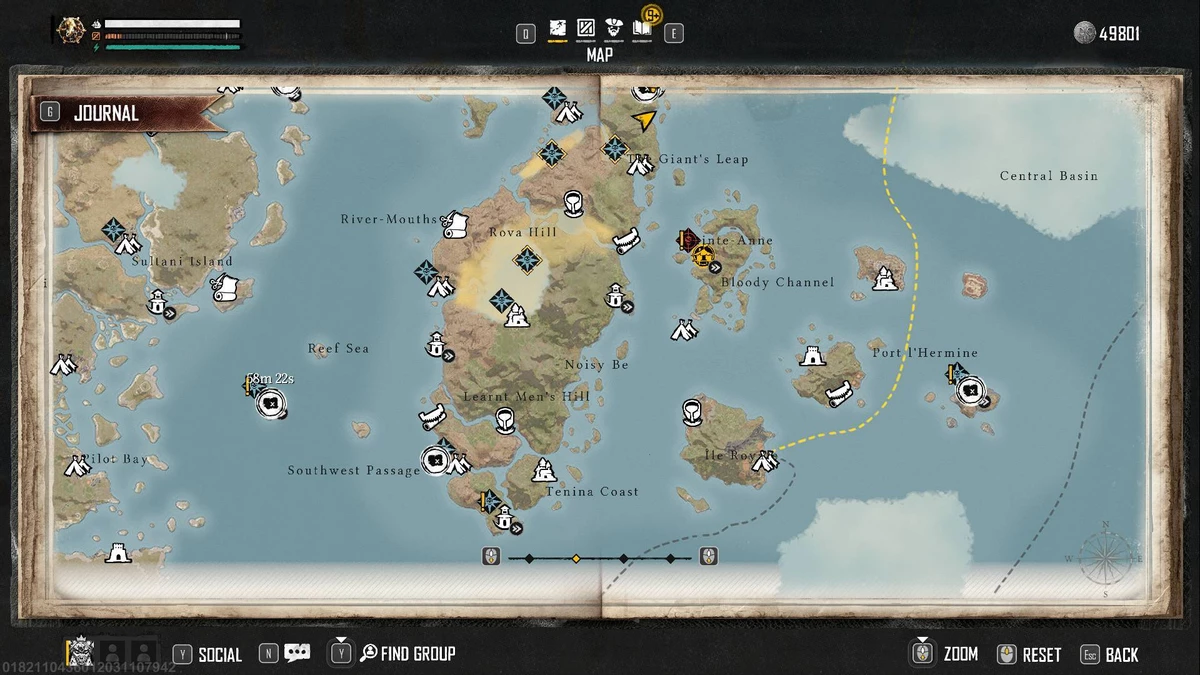Select the tent camp marker on Ile Royale
This screenshot has height=675, width=1200.
click(x=765, y=461)
